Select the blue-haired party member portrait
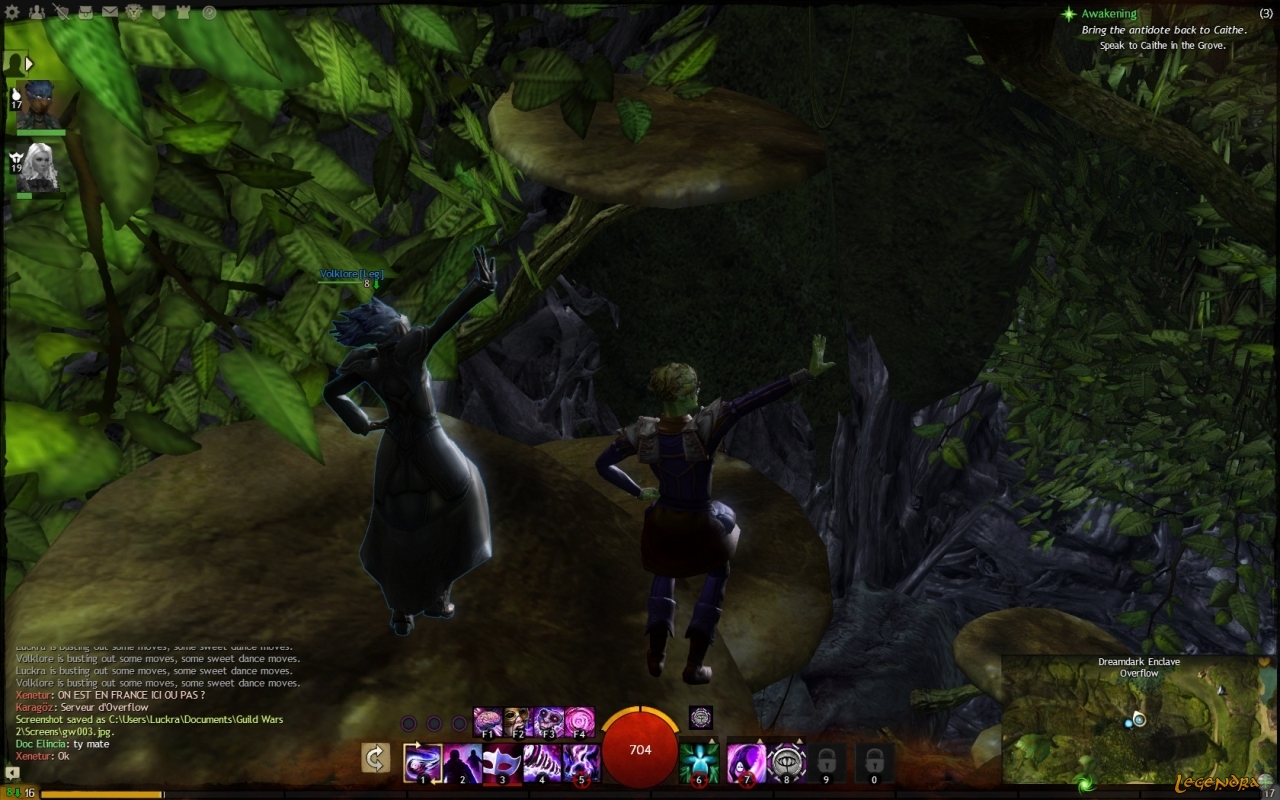 click(x=39, y=104)
